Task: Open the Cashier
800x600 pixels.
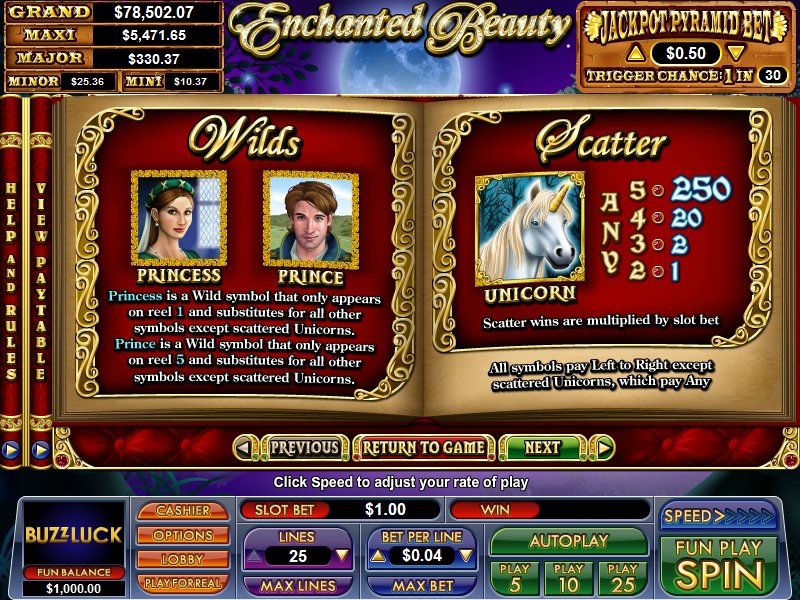Action: pyautogui.click(x=183, y=511)
